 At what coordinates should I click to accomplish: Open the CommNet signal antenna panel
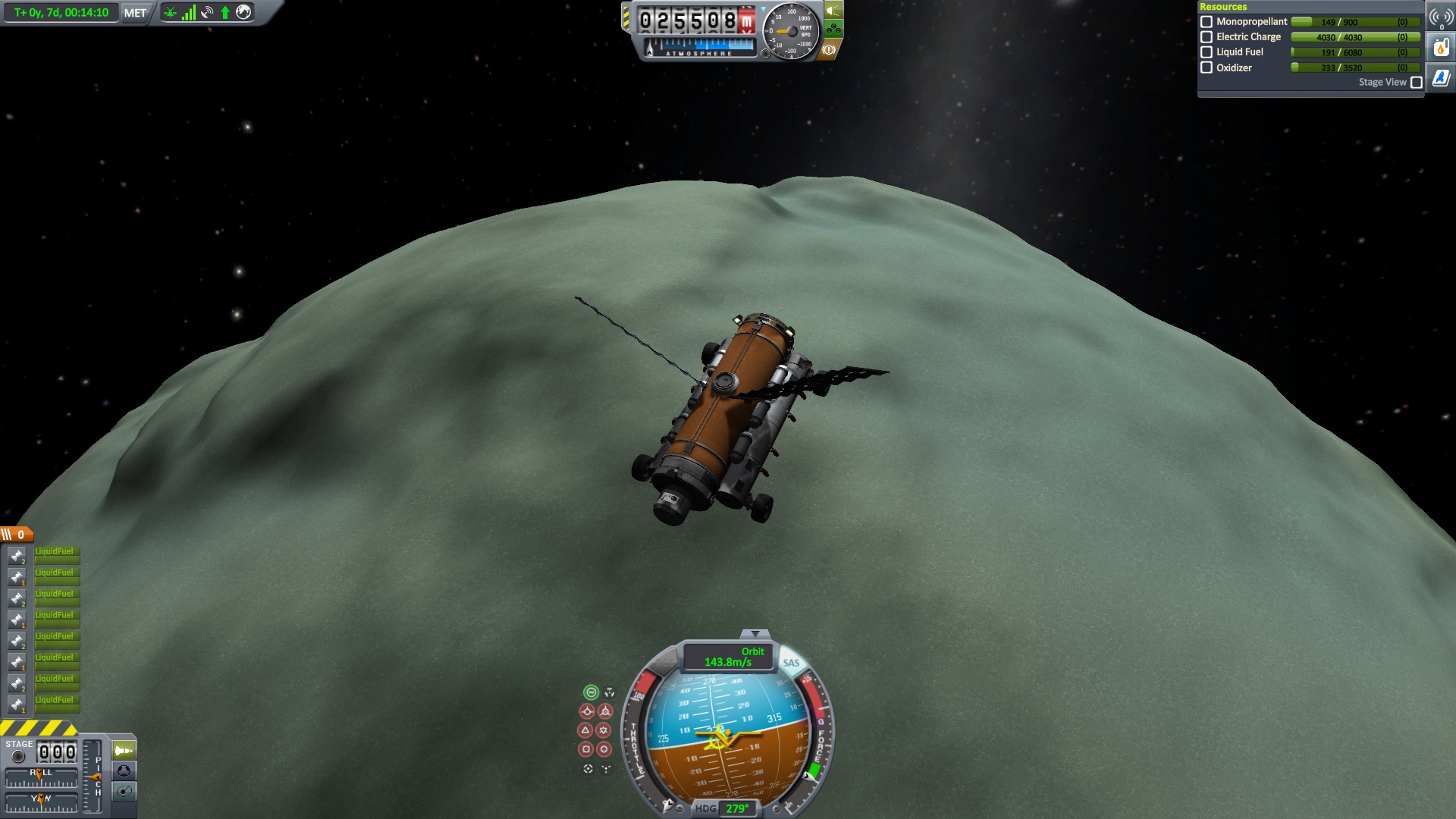coord(1441,18)
